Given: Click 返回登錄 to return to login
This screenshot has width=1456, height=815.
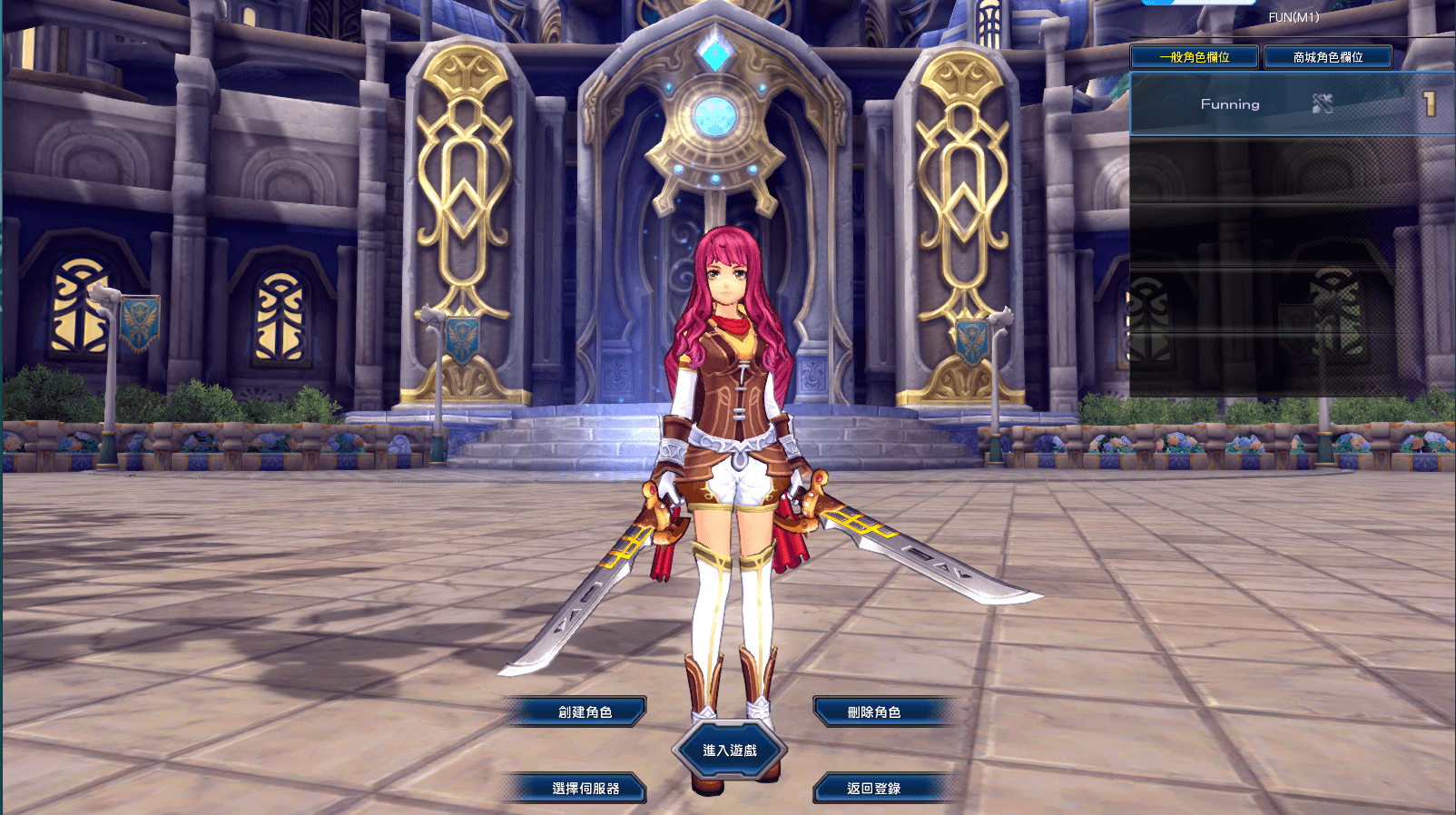Looking at the screenshot, I should click(x=875, y=789).
